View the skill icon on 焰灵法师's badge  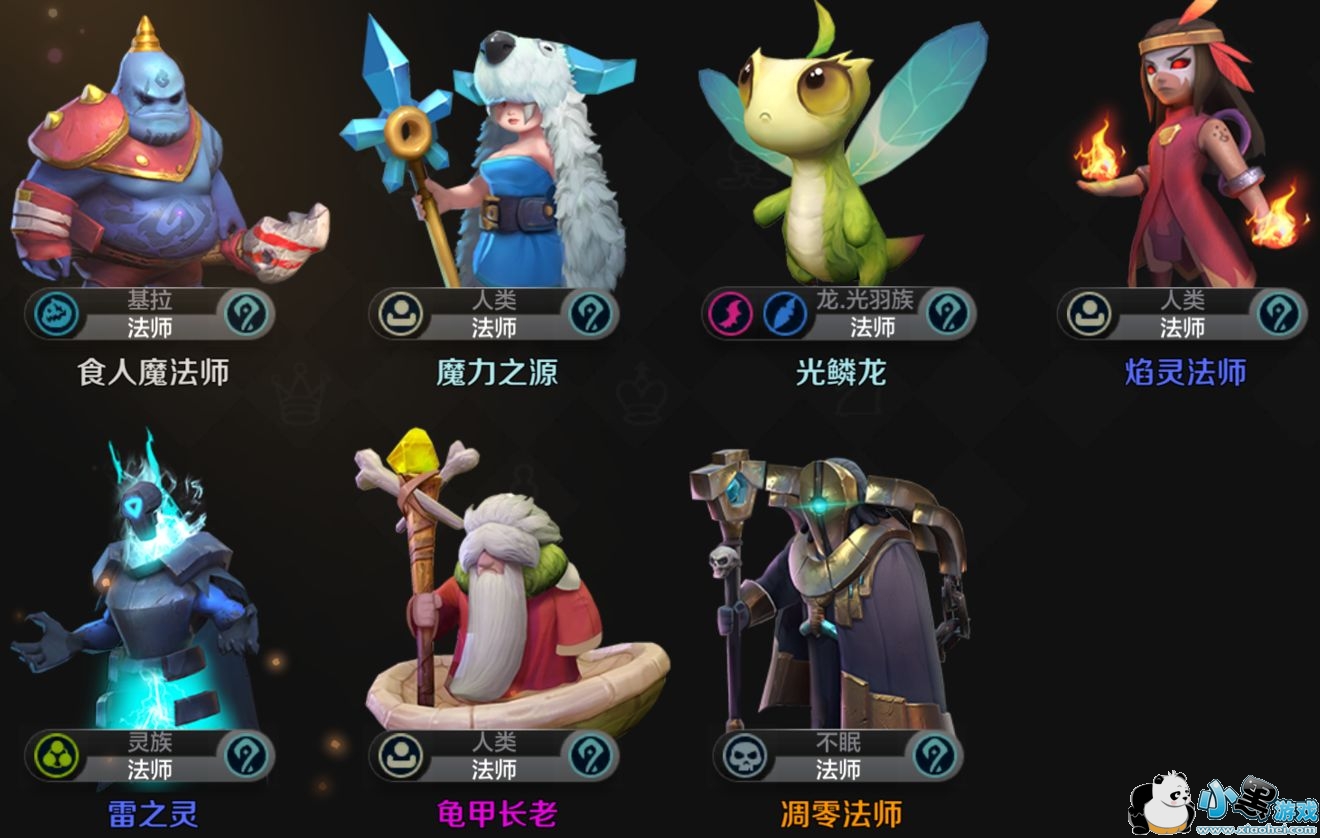[1281, 314]
